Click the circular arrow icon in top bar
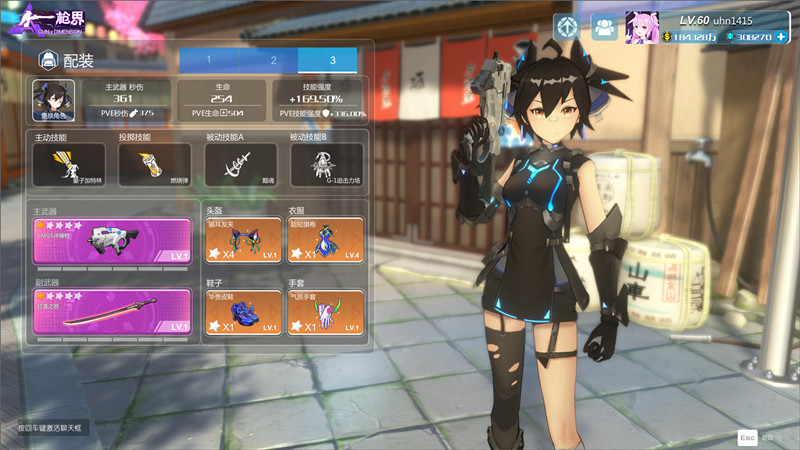The image size is (800, 450). (568, 28)
